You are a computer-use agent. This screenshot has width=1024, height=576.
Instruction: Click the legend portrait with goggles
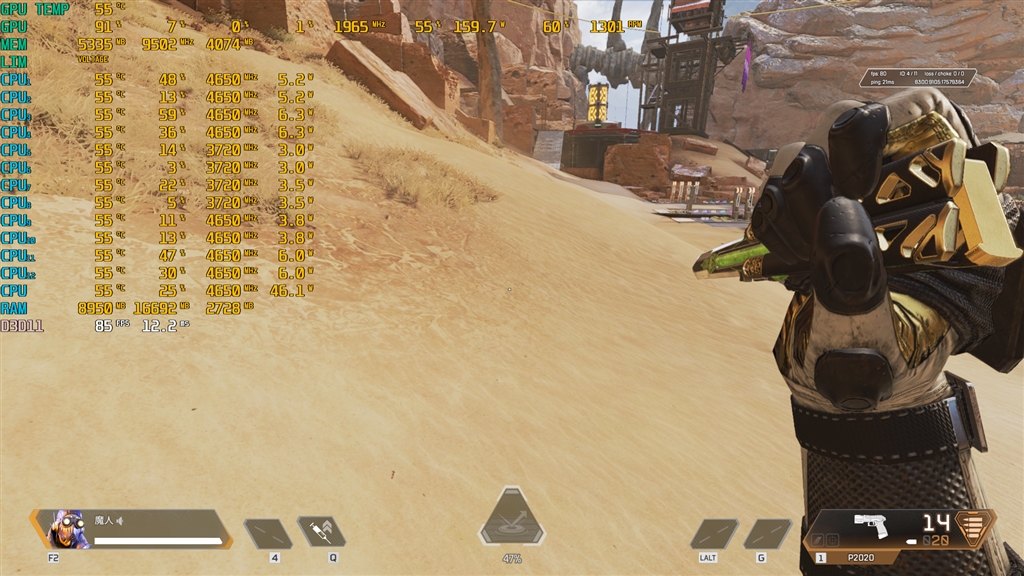coord(69,530)
